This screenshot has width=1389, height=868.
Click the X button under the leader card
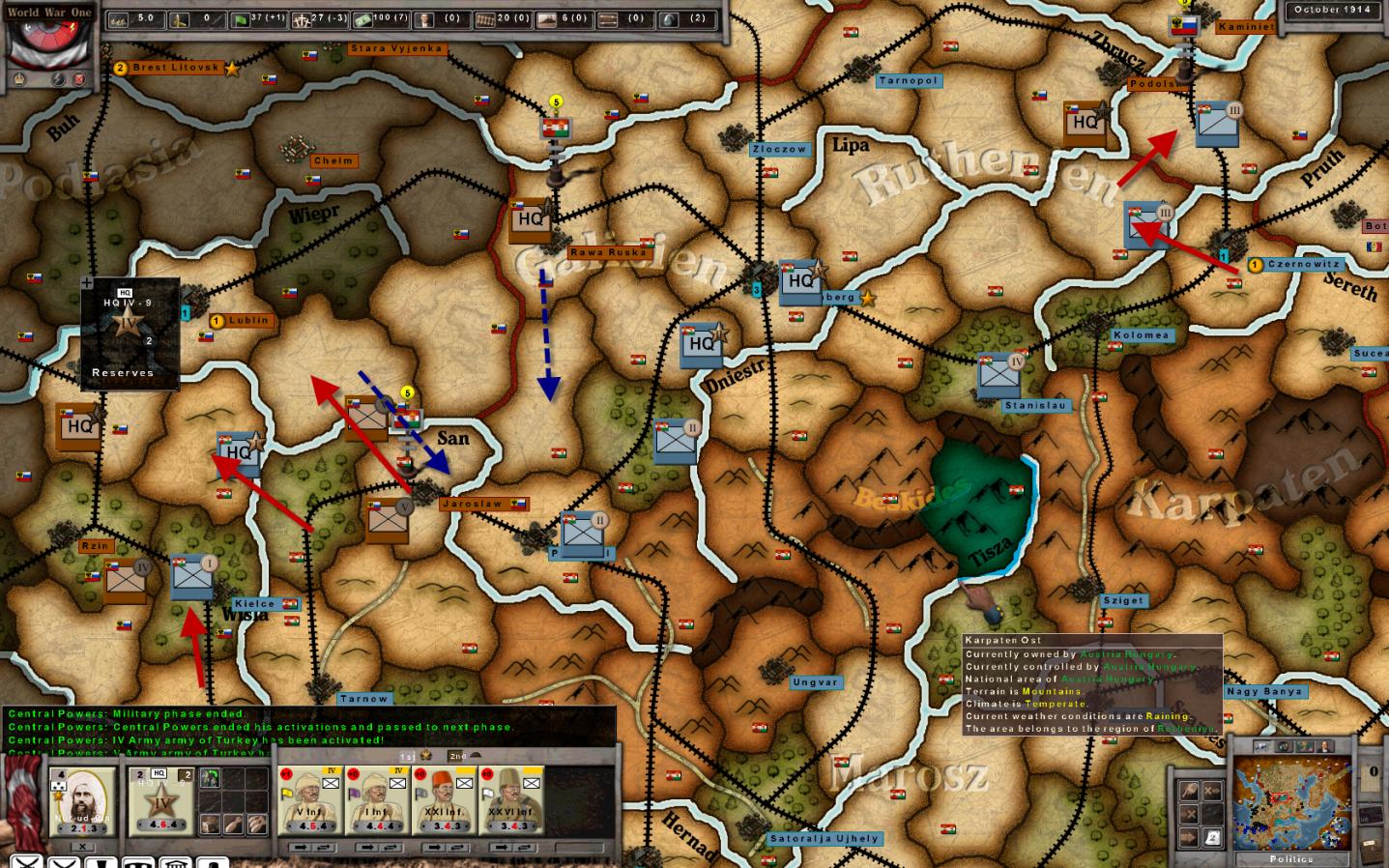pyautogui.click(x=82, y=847)
